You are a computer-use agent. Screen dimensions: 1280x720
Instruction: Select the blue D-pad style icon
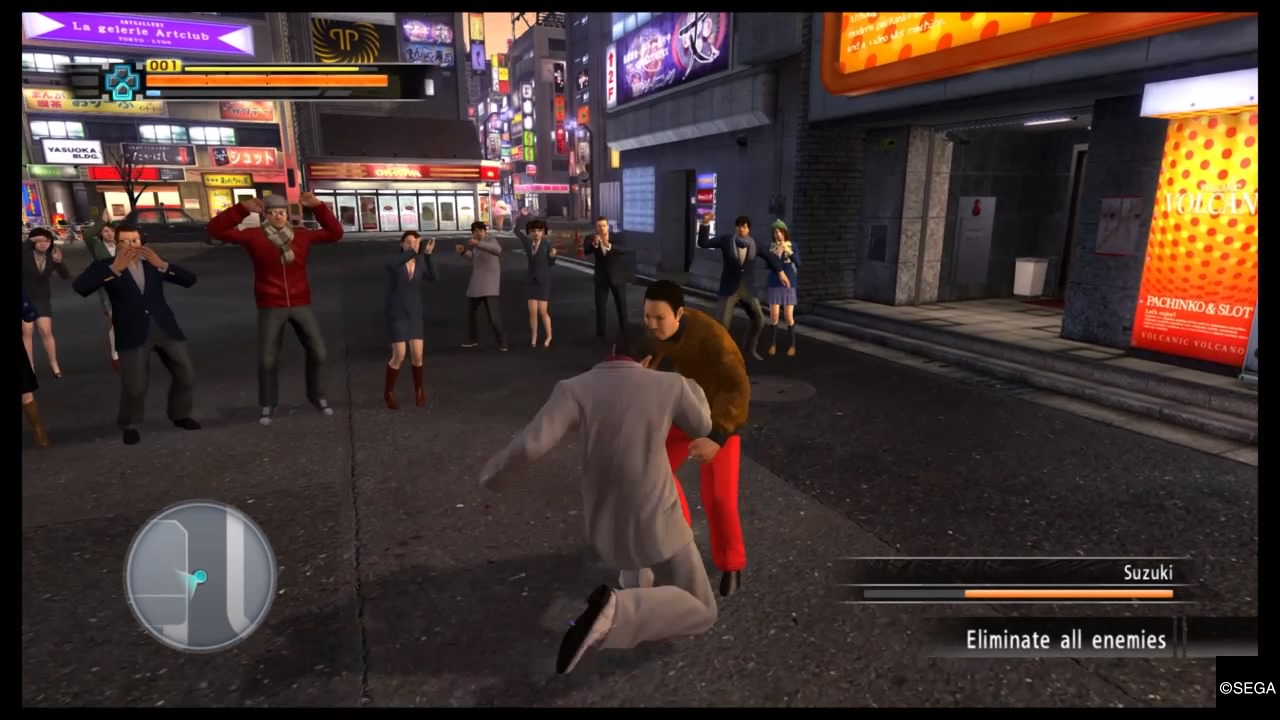tap(123, 82)
